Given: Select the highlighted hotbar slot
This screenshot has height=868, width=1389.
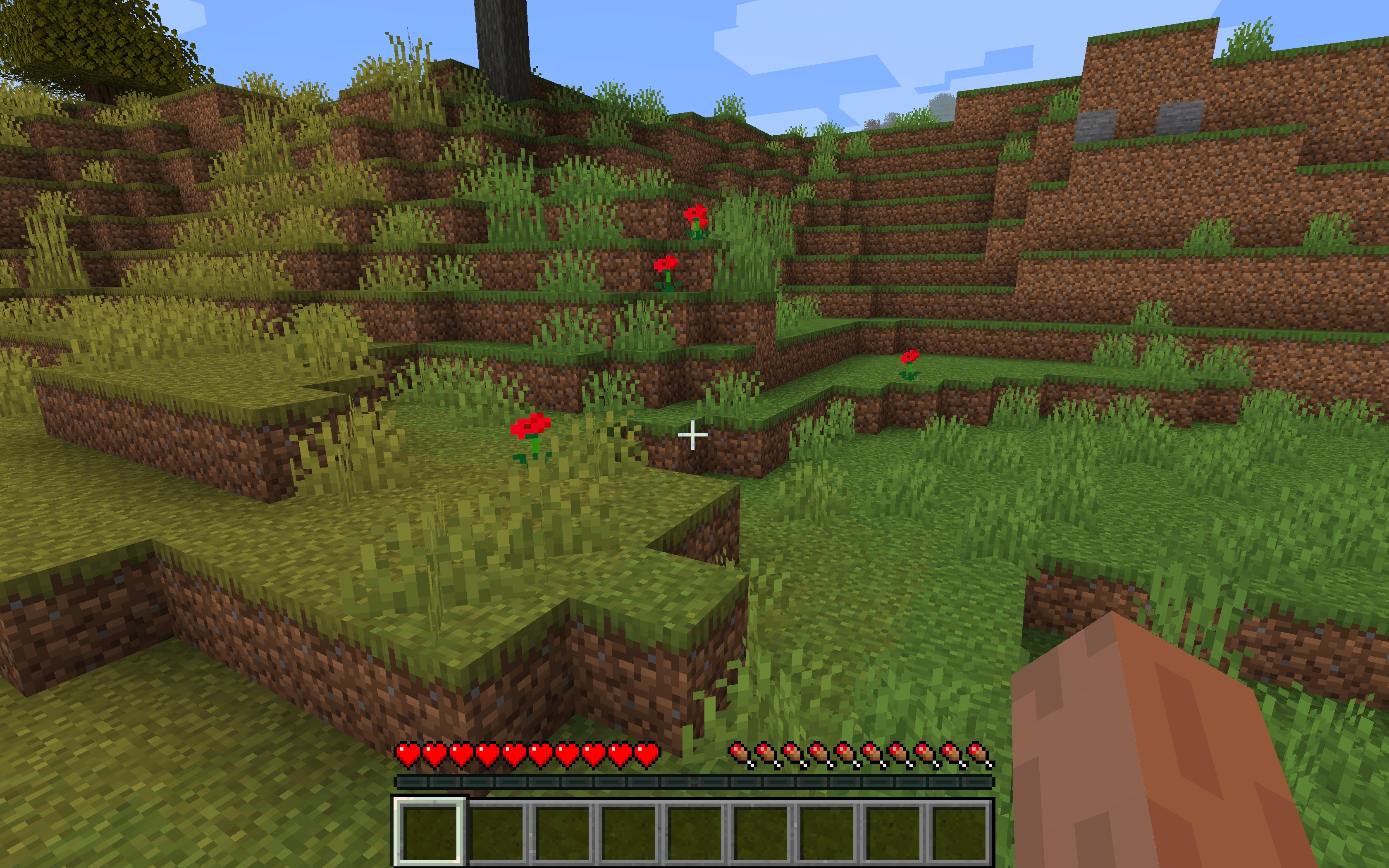Looking at the screenshot, I should 430,830.
